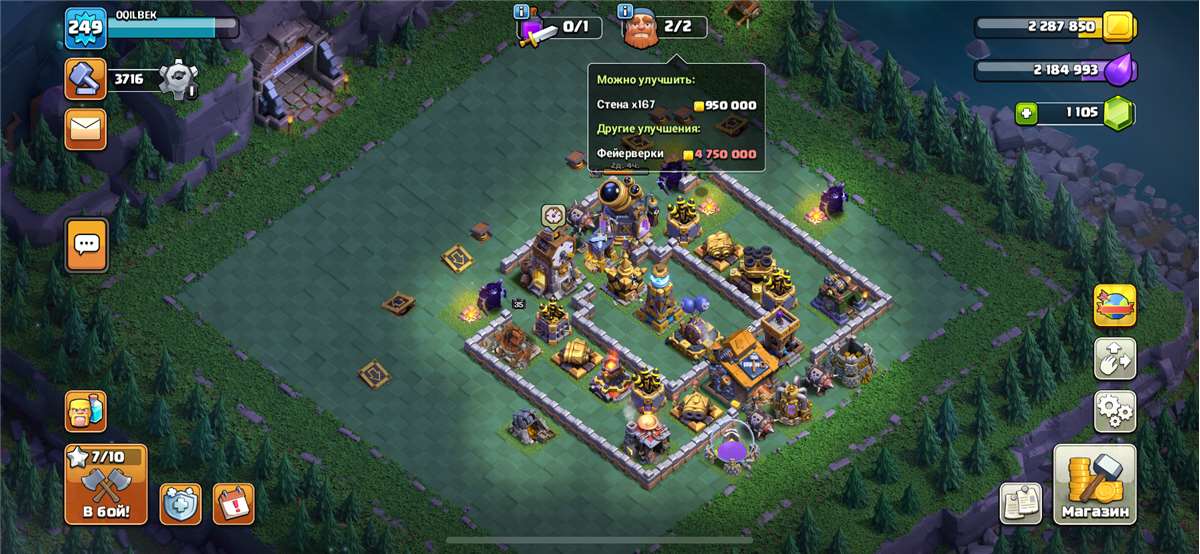Screen dimensions: 1200x554
Task: Open the hammer trophy league icon
Action: click(x=86, y=78)
